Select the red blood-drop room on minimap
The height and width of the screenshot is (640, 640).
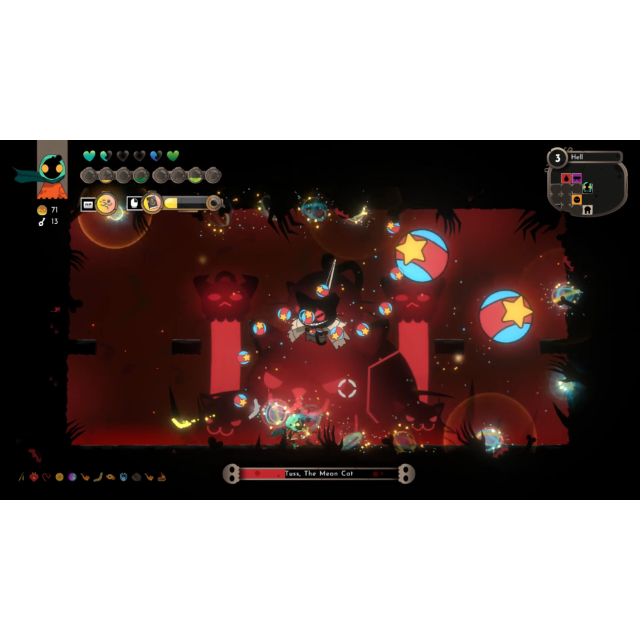(x=566, y=178)
